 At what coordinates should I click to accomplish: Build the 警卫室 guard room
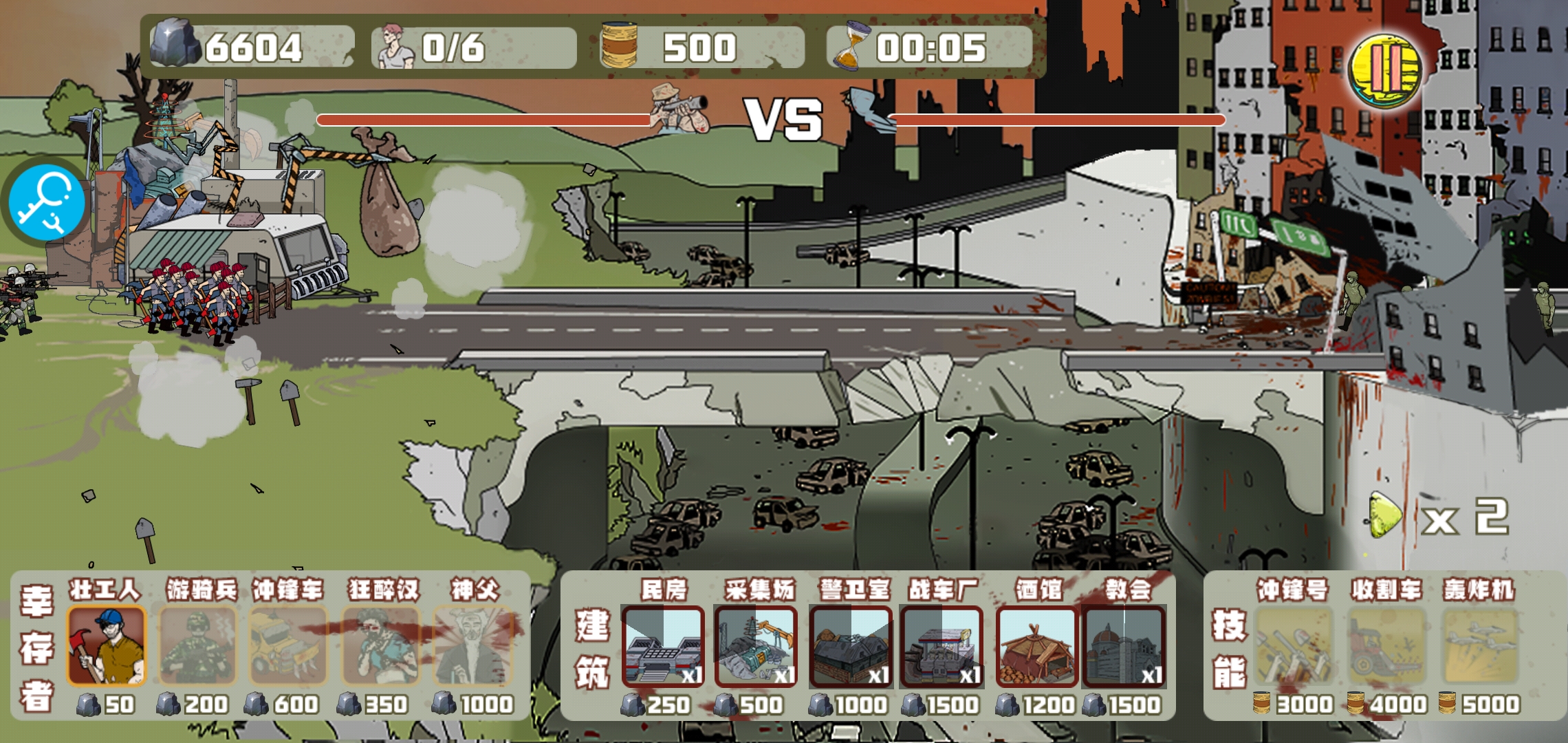pos(851,647)
